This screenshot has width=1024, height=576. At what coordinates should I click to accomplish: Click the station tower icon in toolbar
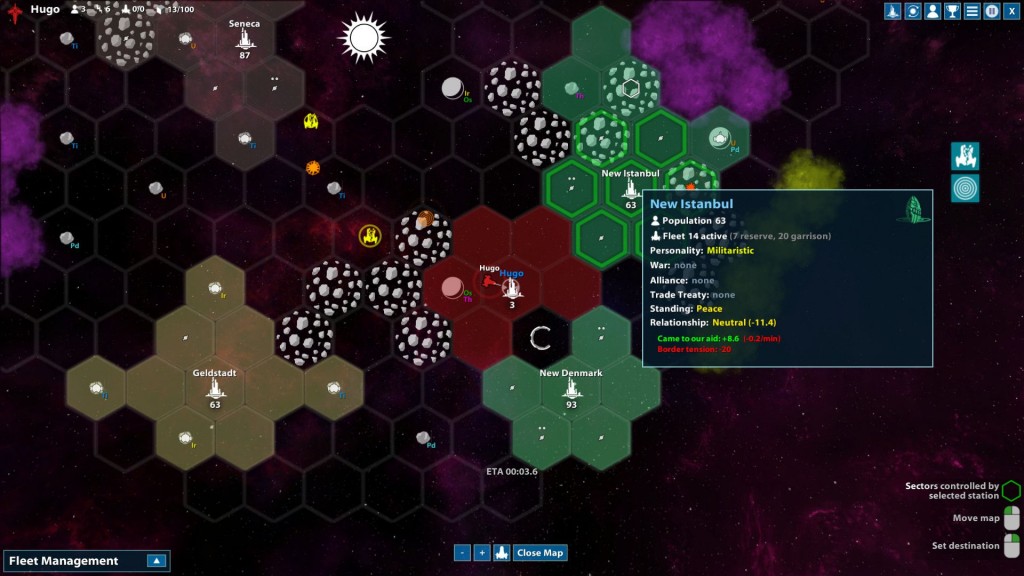click(x=893, y=11)
